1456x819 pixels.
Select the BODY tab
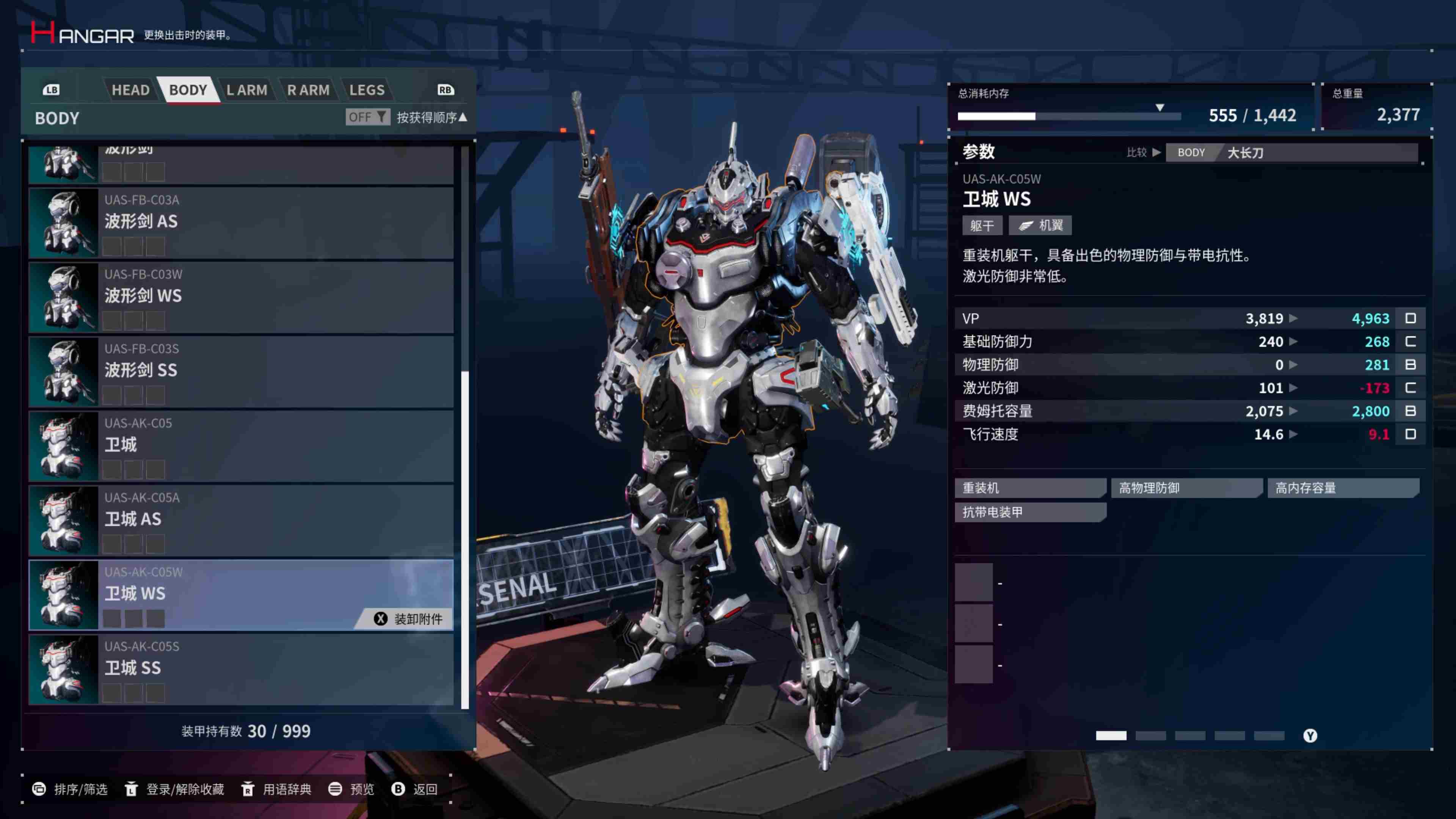click(188, 90)
